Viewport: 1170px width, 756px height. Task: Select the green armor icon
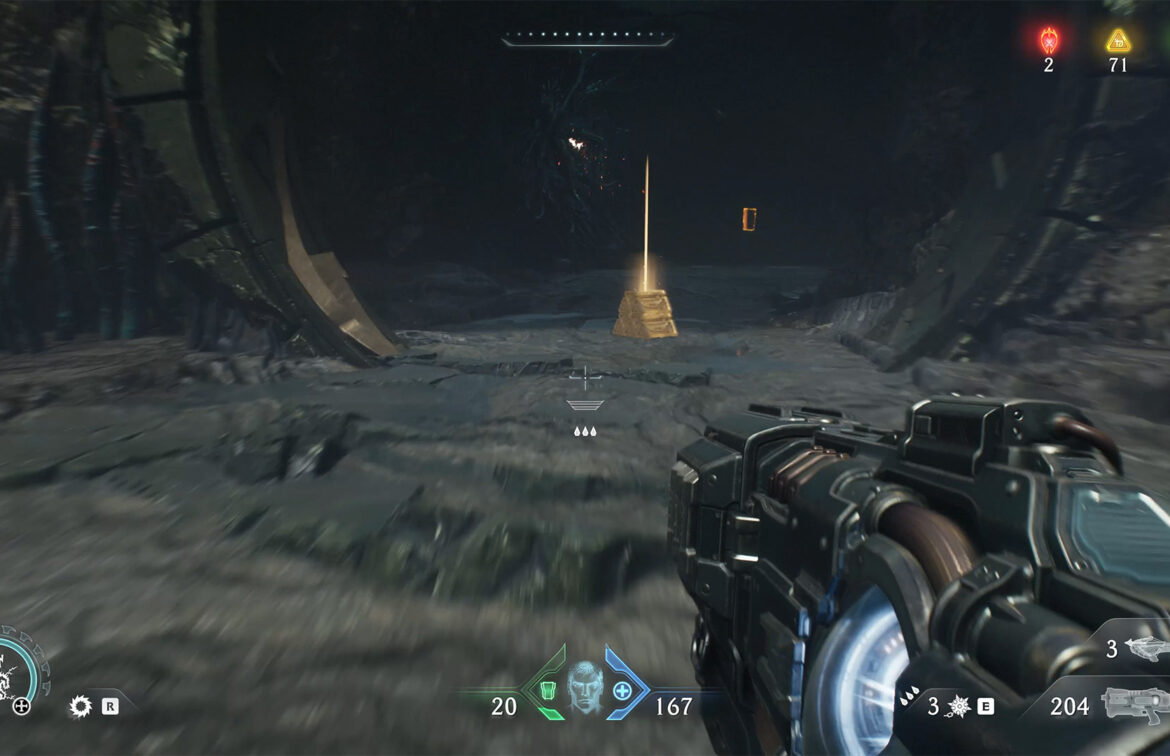(x=545, y=689)
